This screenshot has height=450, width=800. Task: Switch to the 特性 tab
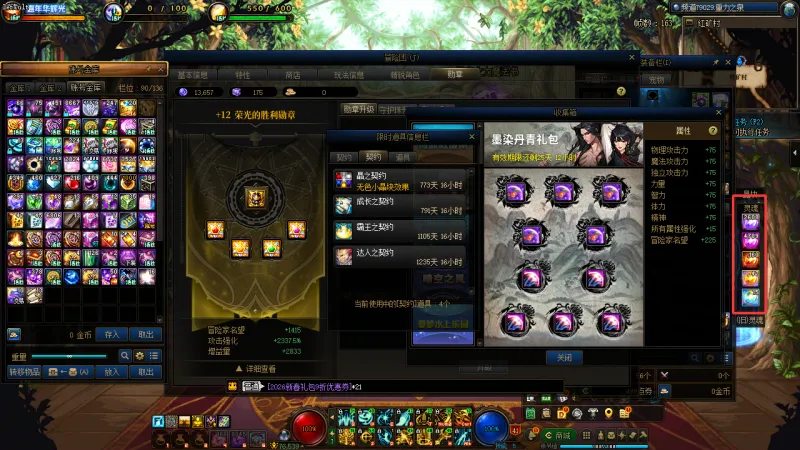[243, 74]
